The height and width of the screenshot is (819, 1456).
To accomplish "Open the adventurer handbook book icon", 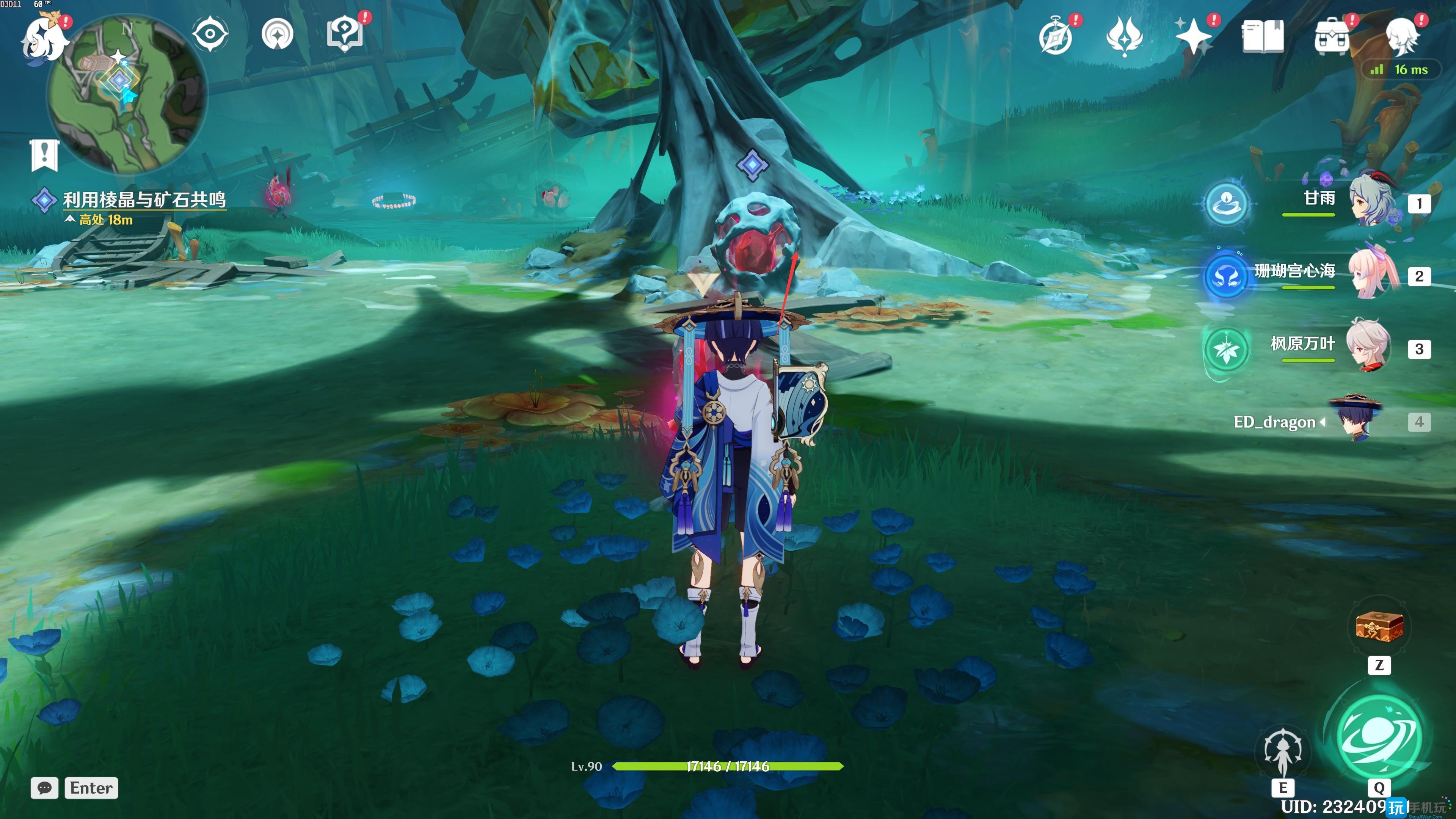I will coord(1262,37).
